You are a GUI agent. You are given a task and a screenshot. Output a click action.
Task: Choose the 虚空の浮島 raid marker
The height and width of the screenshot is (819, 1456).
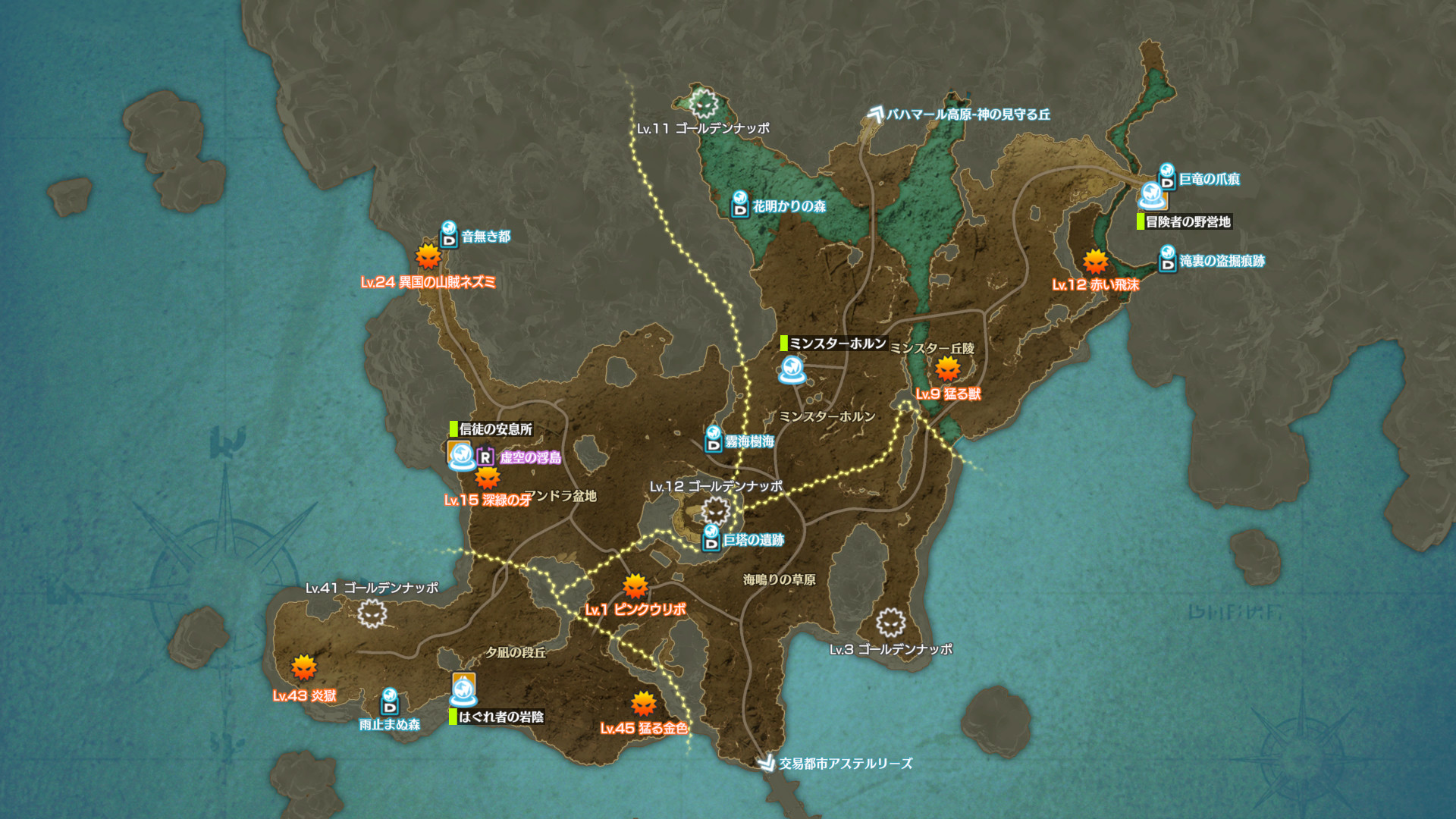(485, 457)
